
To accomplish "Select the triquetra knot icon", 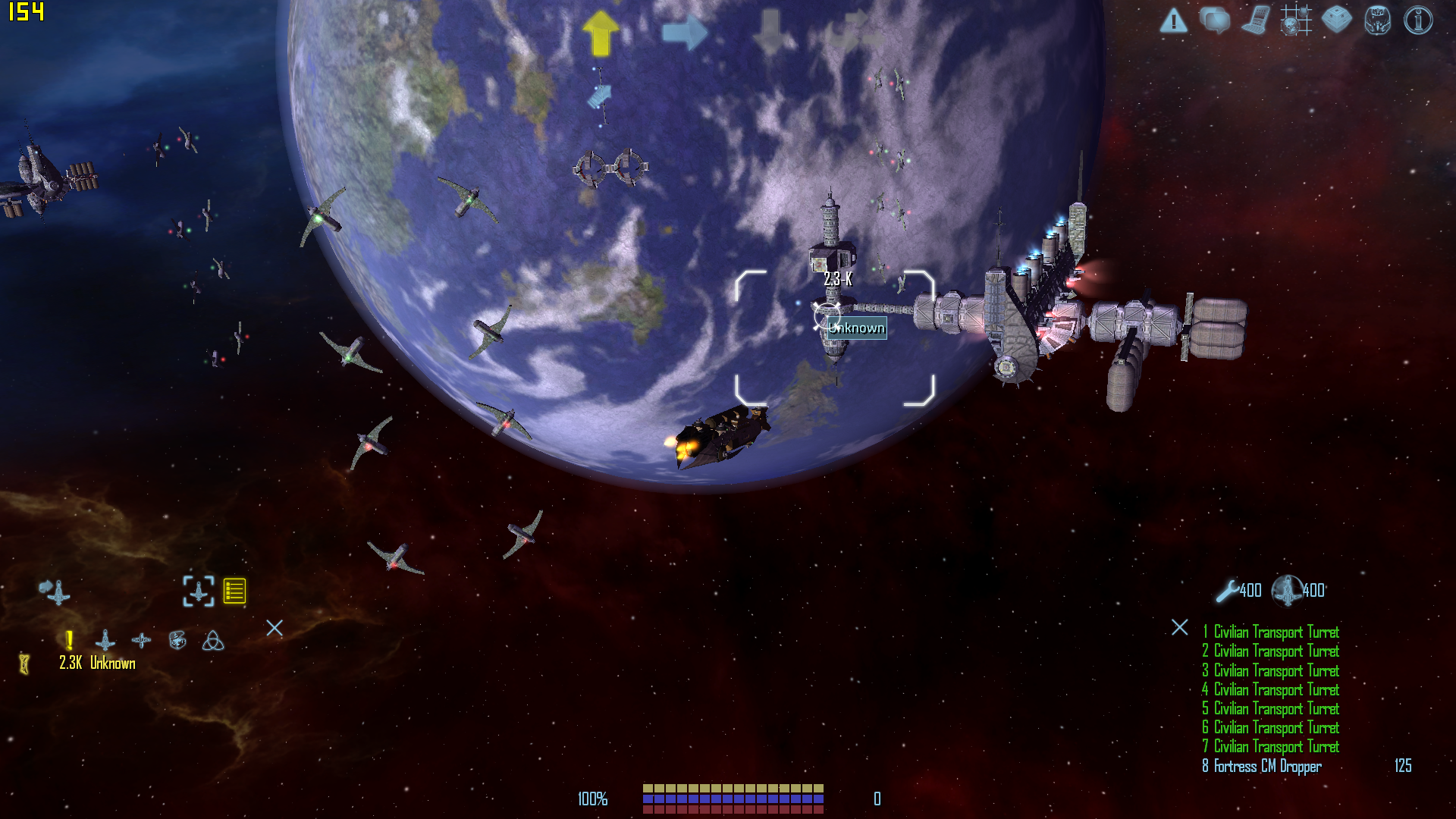I will 213,642.
